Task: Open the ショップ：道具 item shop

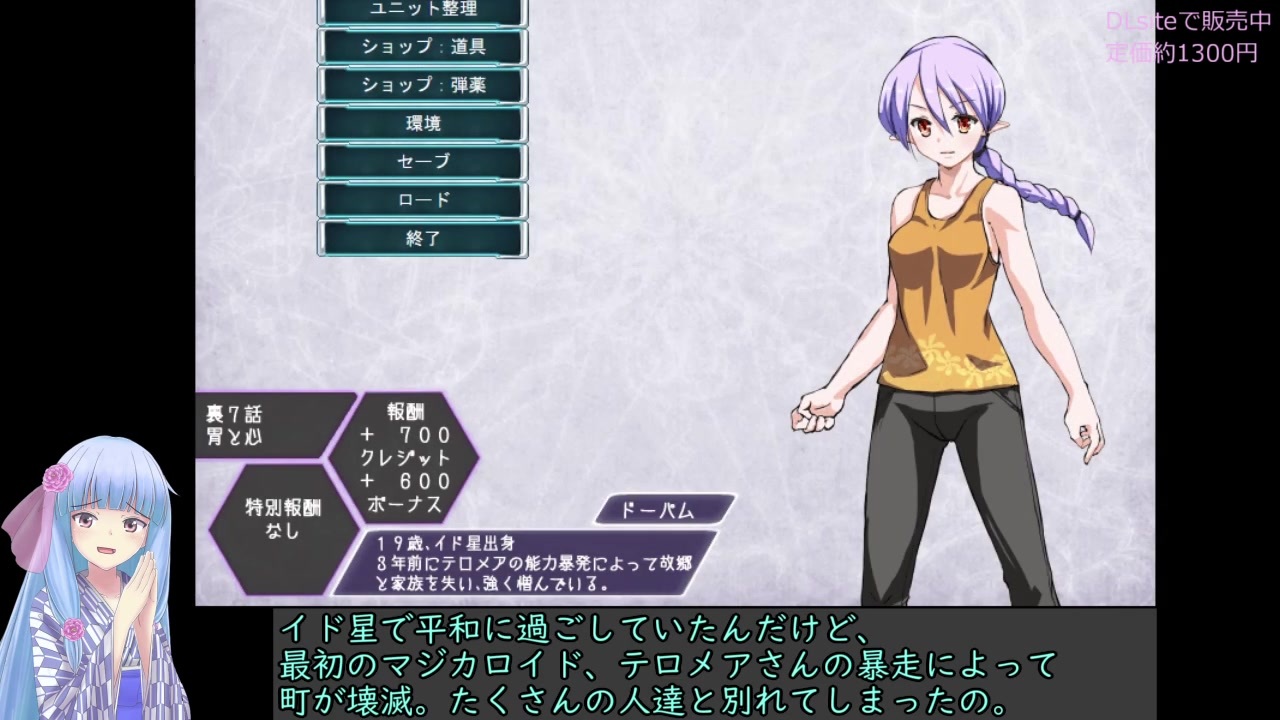Action: (x=421, y=46)
